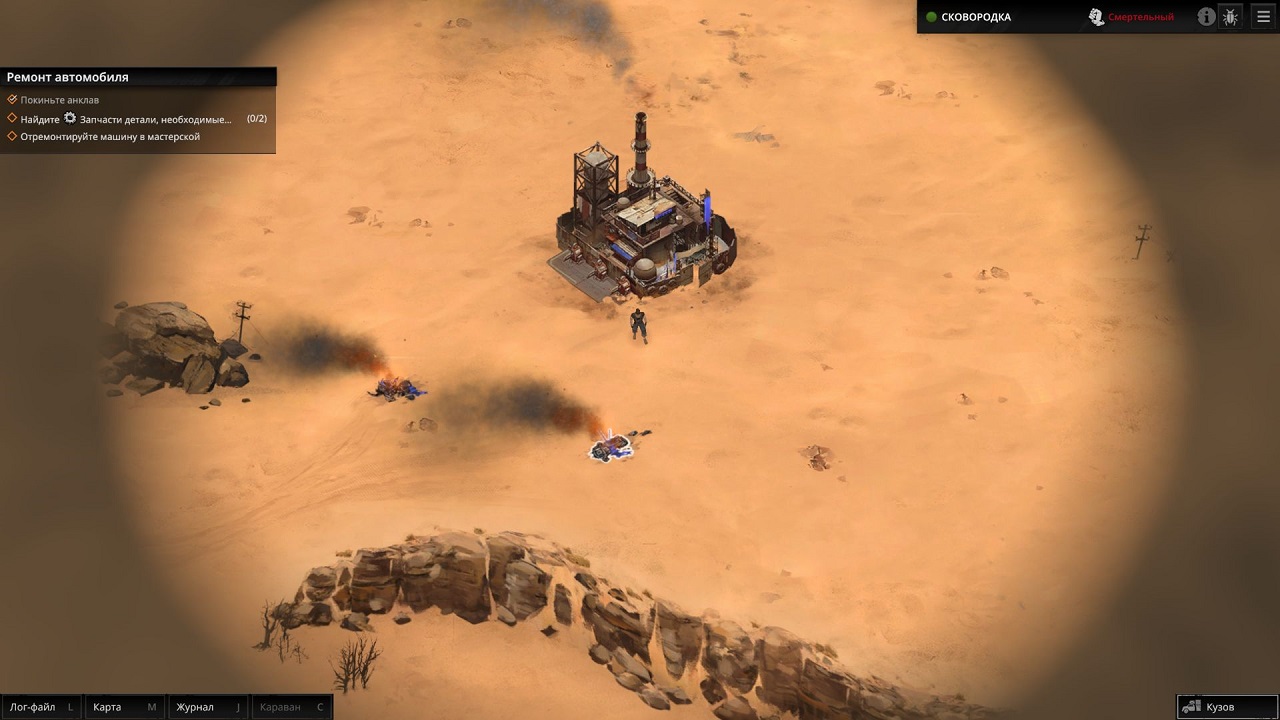
Task: Click the diamond marker beside Найдите objective
Action: tap(12, 117)
